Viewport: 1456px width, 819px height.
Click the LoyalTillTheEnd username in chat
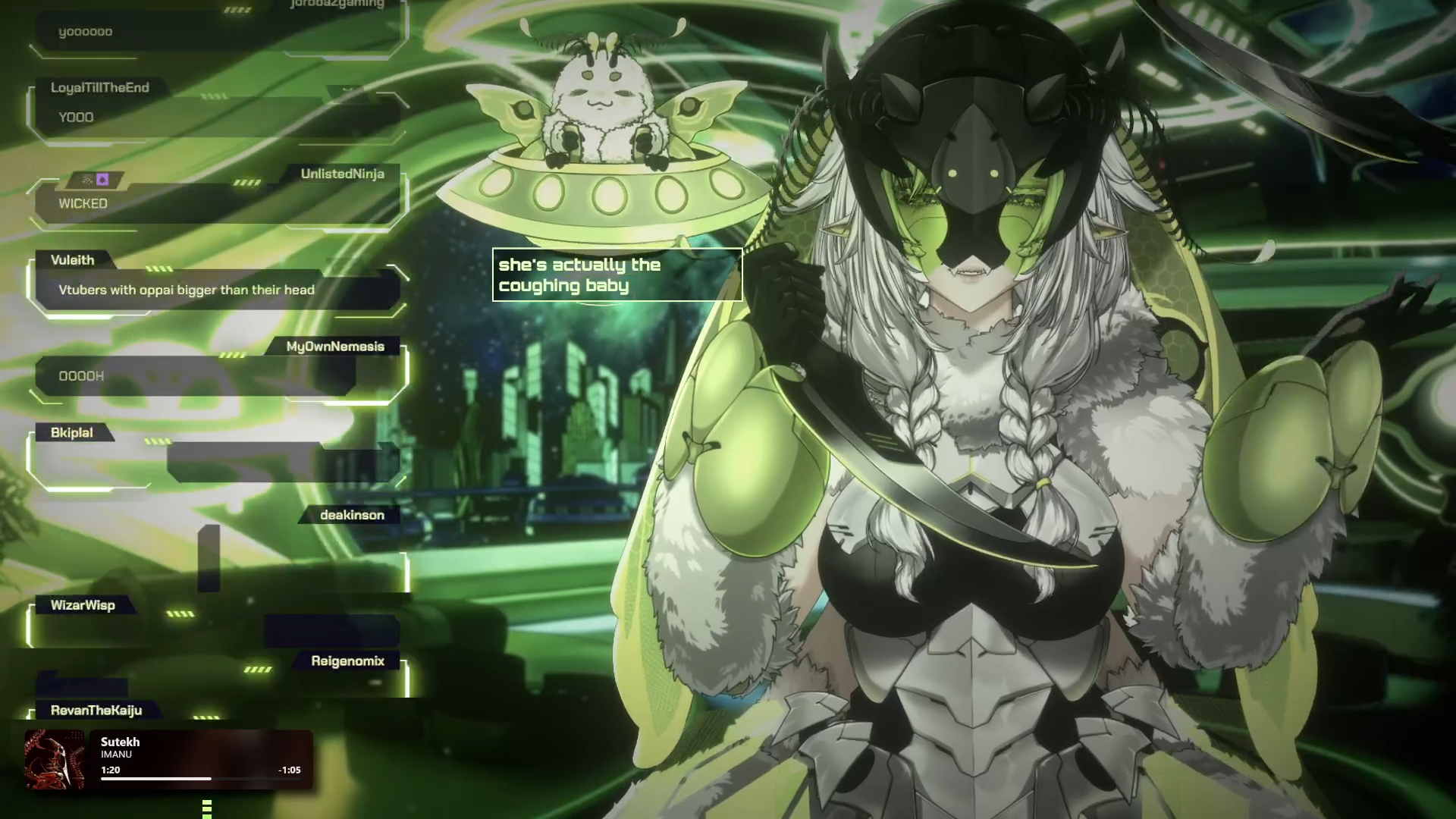point(100,88)
